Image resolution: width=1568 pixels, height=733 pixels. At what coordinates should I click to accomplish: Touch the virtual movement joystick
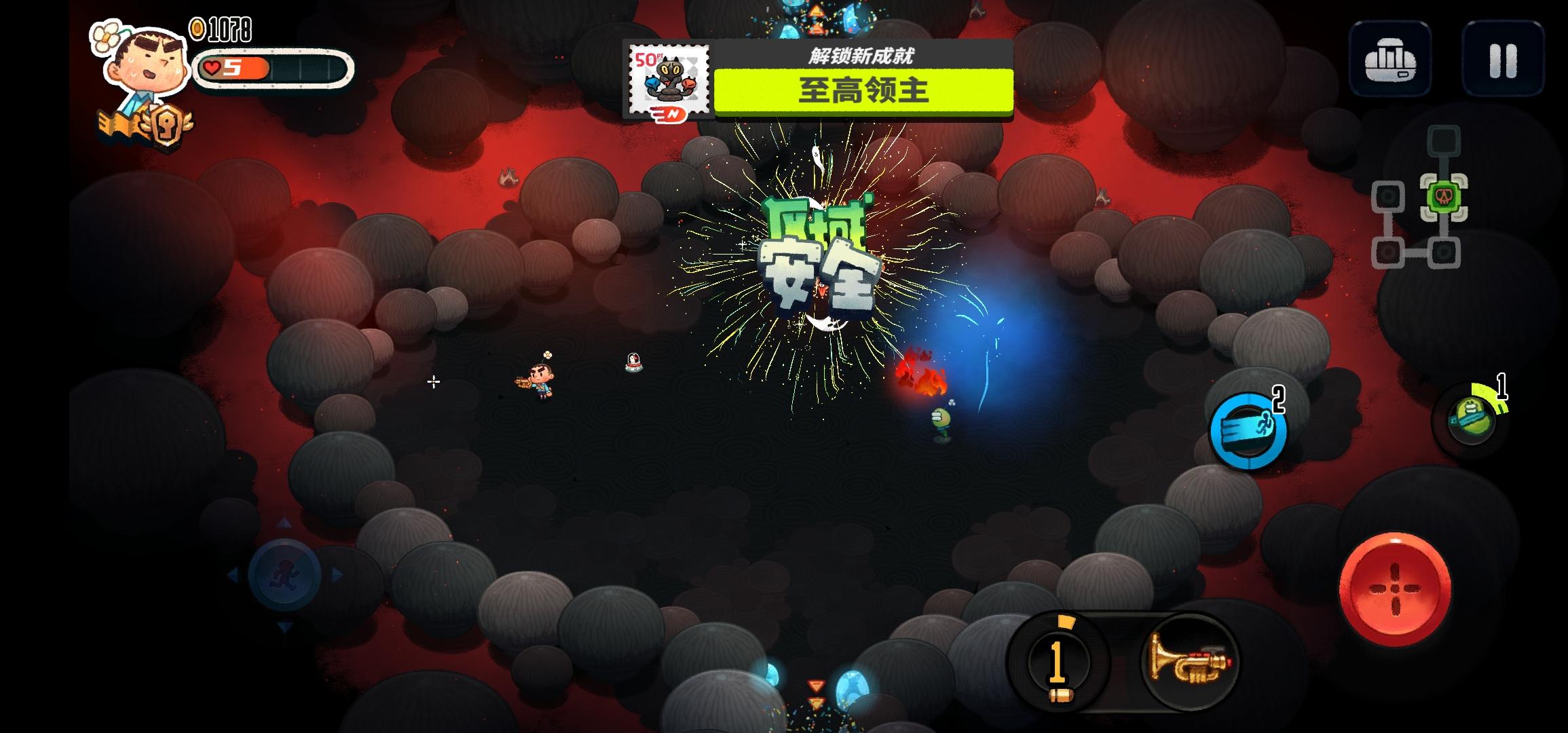pos(284,575)
